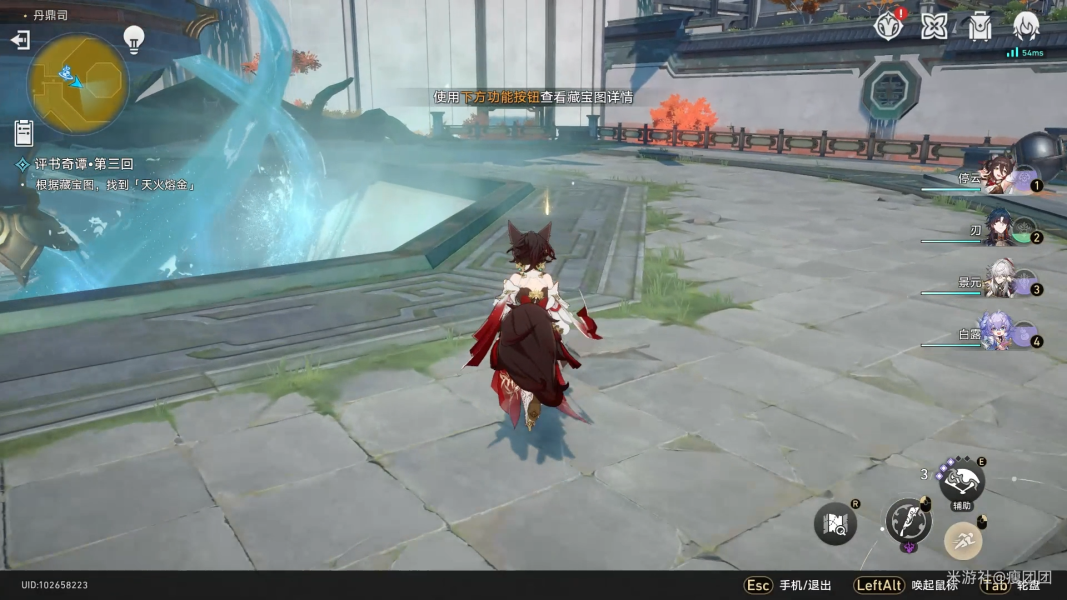Activate the fan technique skill labeled 辅助
The width and height of the screenshot is (1067, 600).
coord(961,482)
